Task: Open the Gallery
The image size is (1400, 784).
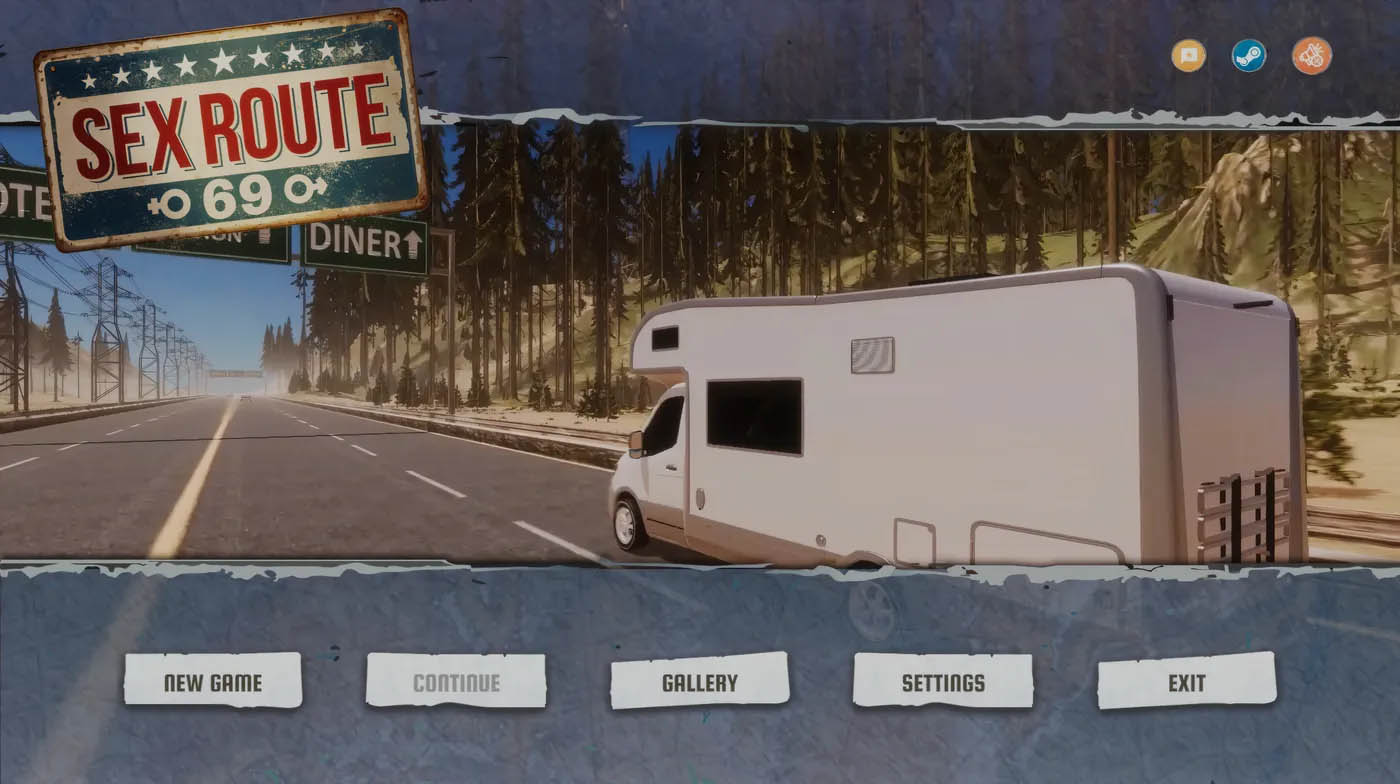Action: point(699,682)
